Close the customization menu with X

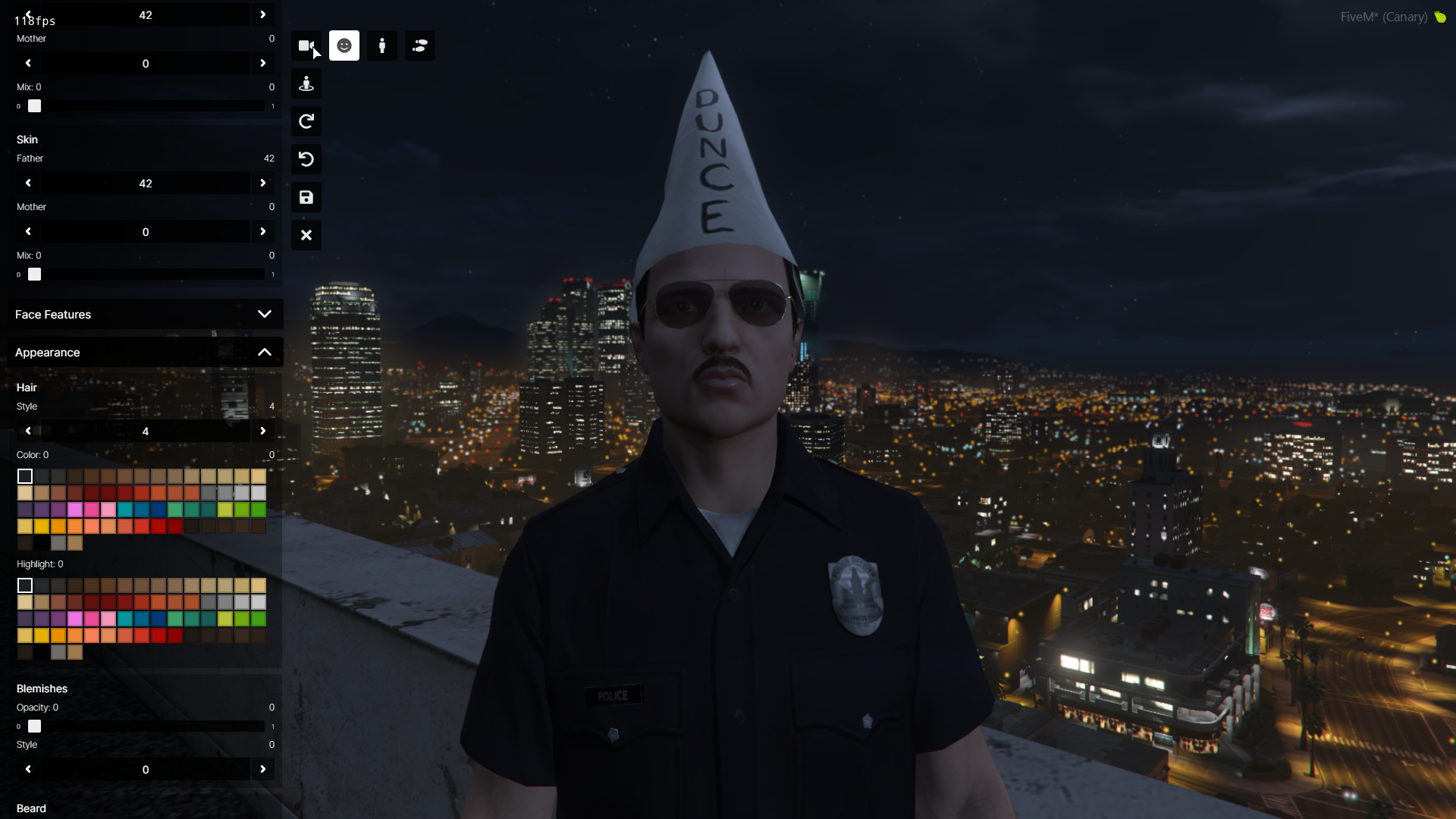306,235
